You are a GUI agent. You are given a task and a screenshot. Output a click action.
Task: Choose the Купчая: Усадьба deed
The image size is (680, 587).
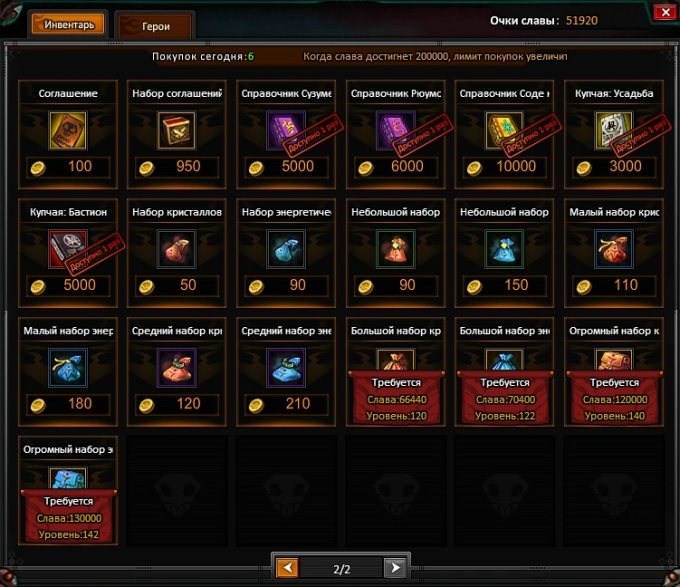[614, 130]
